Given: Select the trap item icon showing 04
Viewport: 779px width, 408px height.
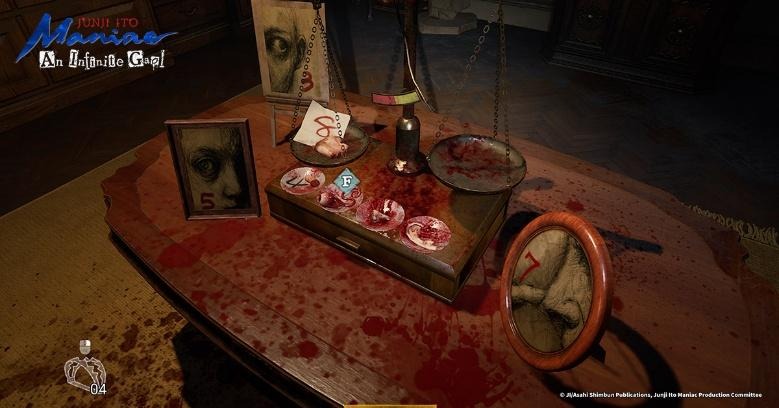Looking at the screenshot, I should click(84, 371).
